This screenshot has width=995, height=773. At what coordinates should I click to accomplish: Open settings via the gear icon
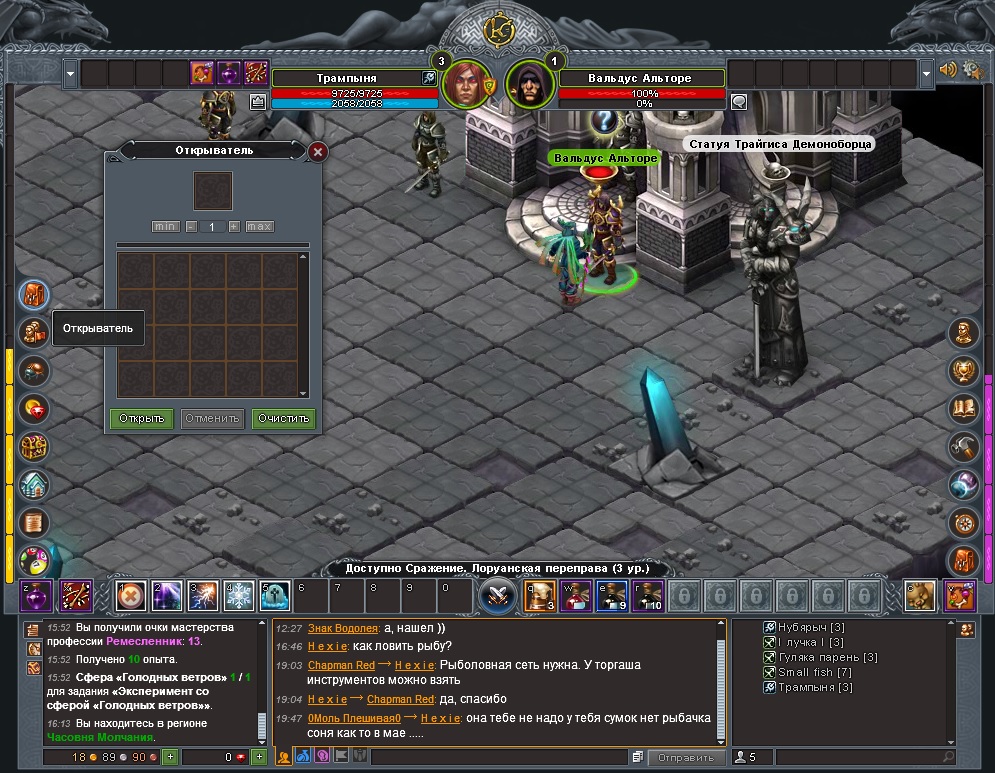[972, 71]
